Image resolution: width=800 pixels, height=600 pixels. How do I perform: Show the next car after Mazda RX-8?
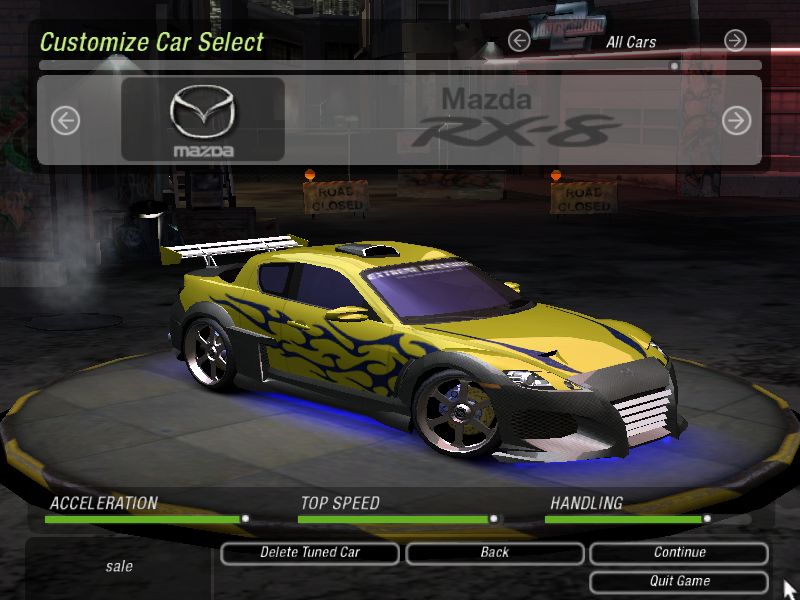pyautogui.click(x=736, y=121)
